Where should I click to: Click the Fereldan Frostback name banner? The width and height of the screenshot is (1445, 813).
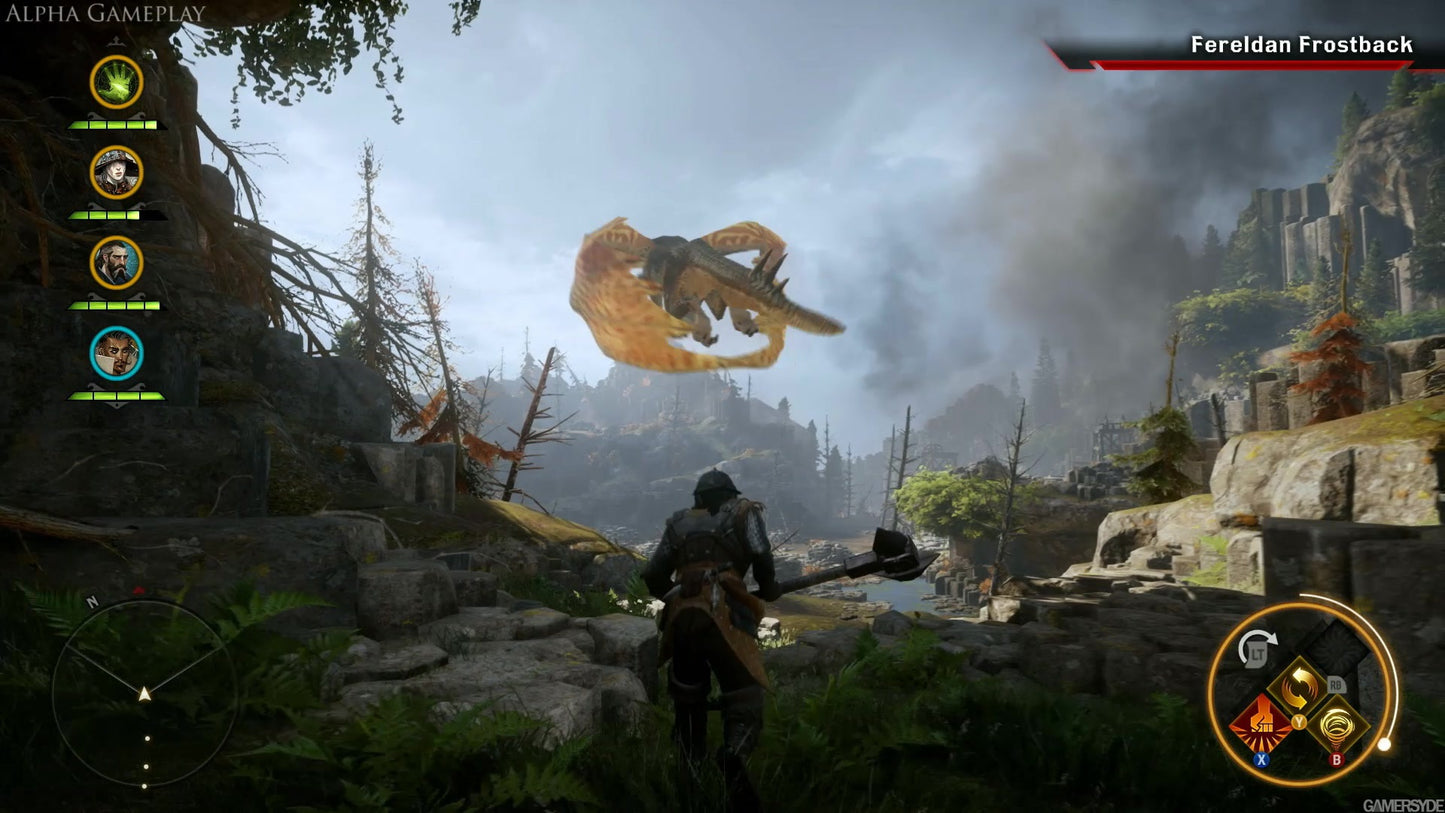tap(1298, 44)
